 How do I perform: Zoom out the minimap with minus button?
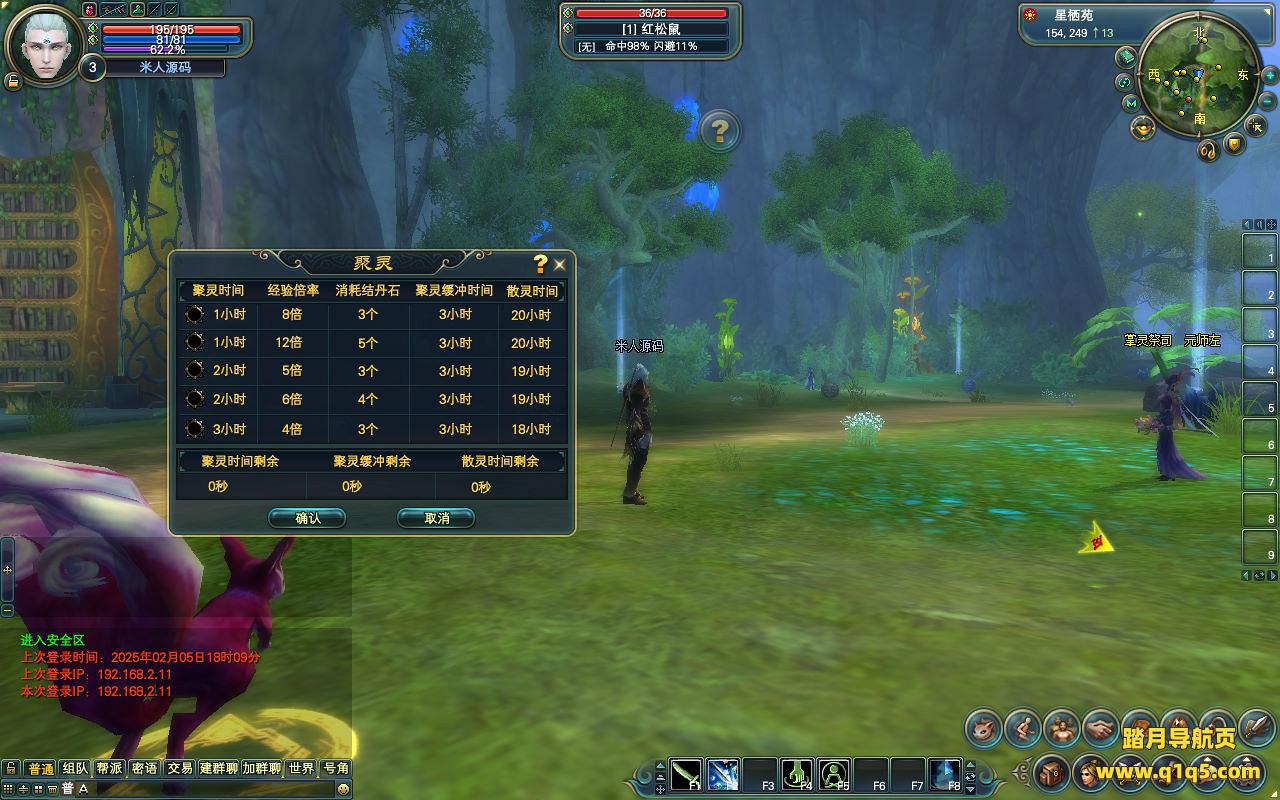1269,100
